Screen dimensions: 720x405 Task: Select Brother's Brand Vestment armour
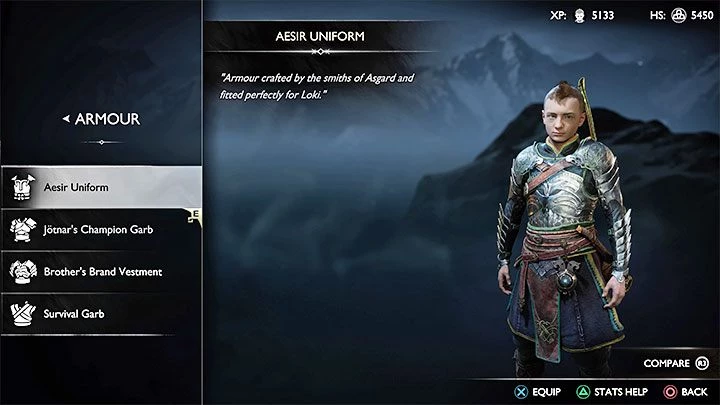click(x=100, y=271)
